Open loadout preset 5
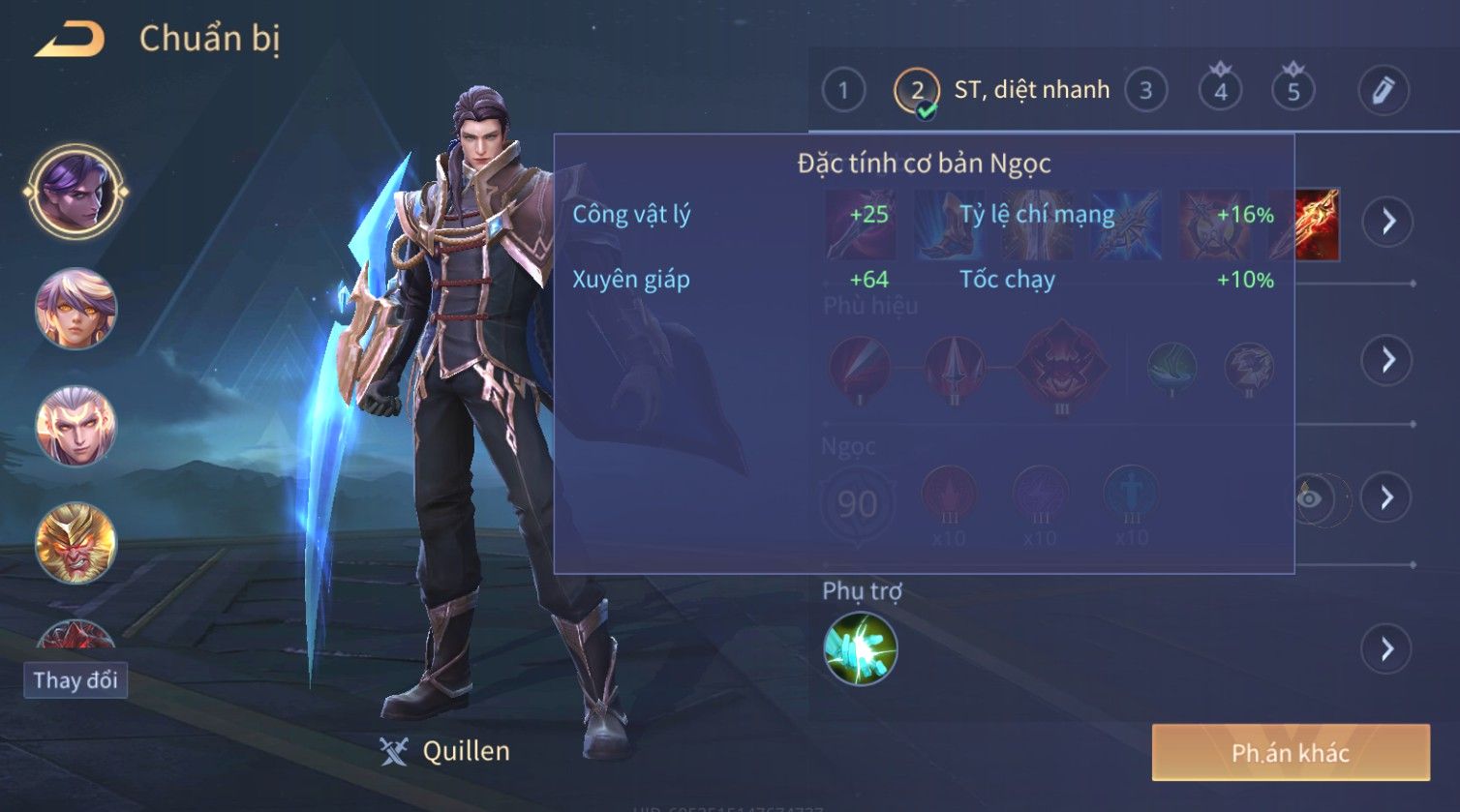 (1293, 91)
